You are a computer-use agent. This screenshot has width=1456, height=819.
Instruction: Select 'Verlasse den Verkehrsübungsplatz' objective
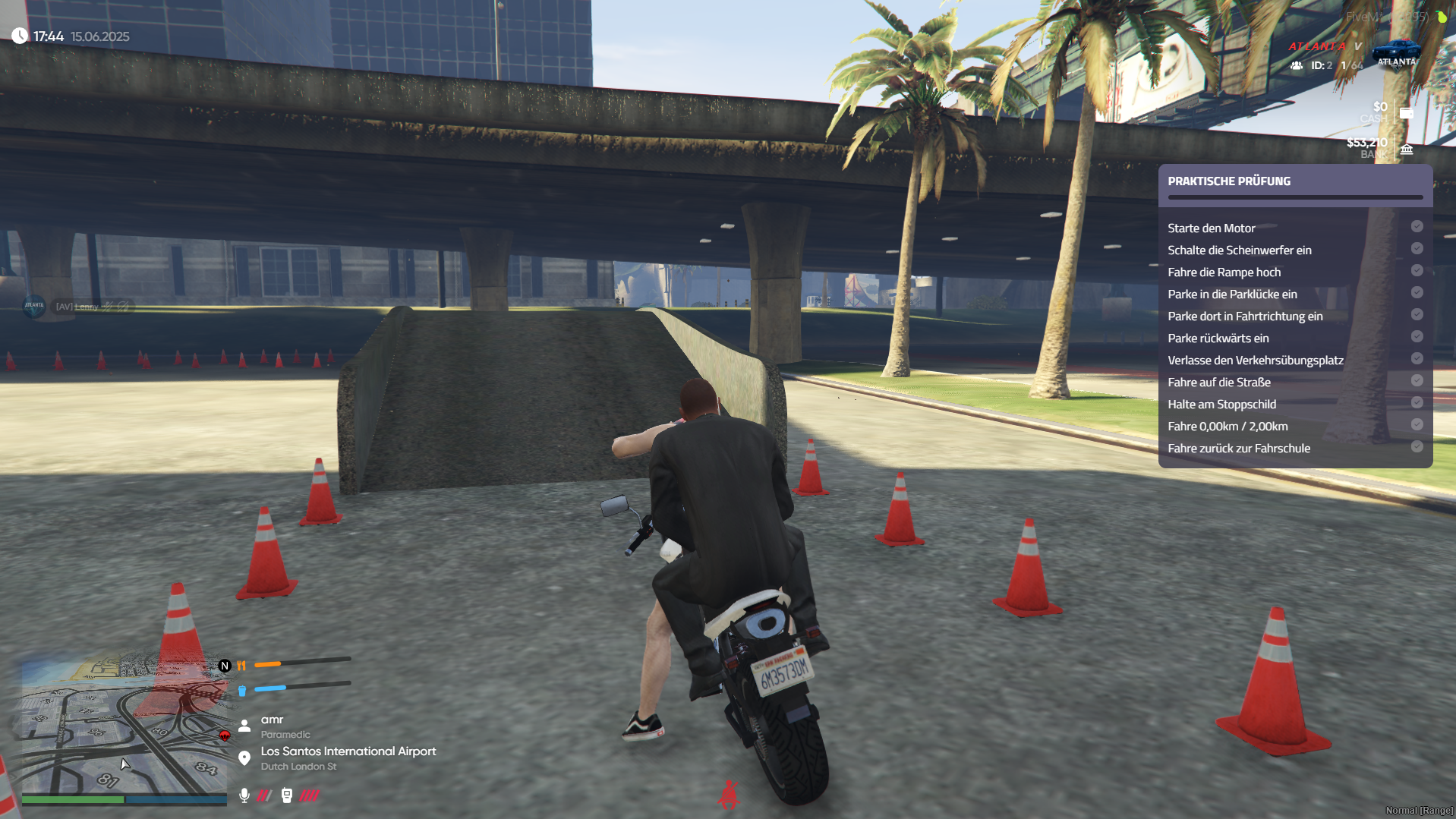(x=1255, y=360)
